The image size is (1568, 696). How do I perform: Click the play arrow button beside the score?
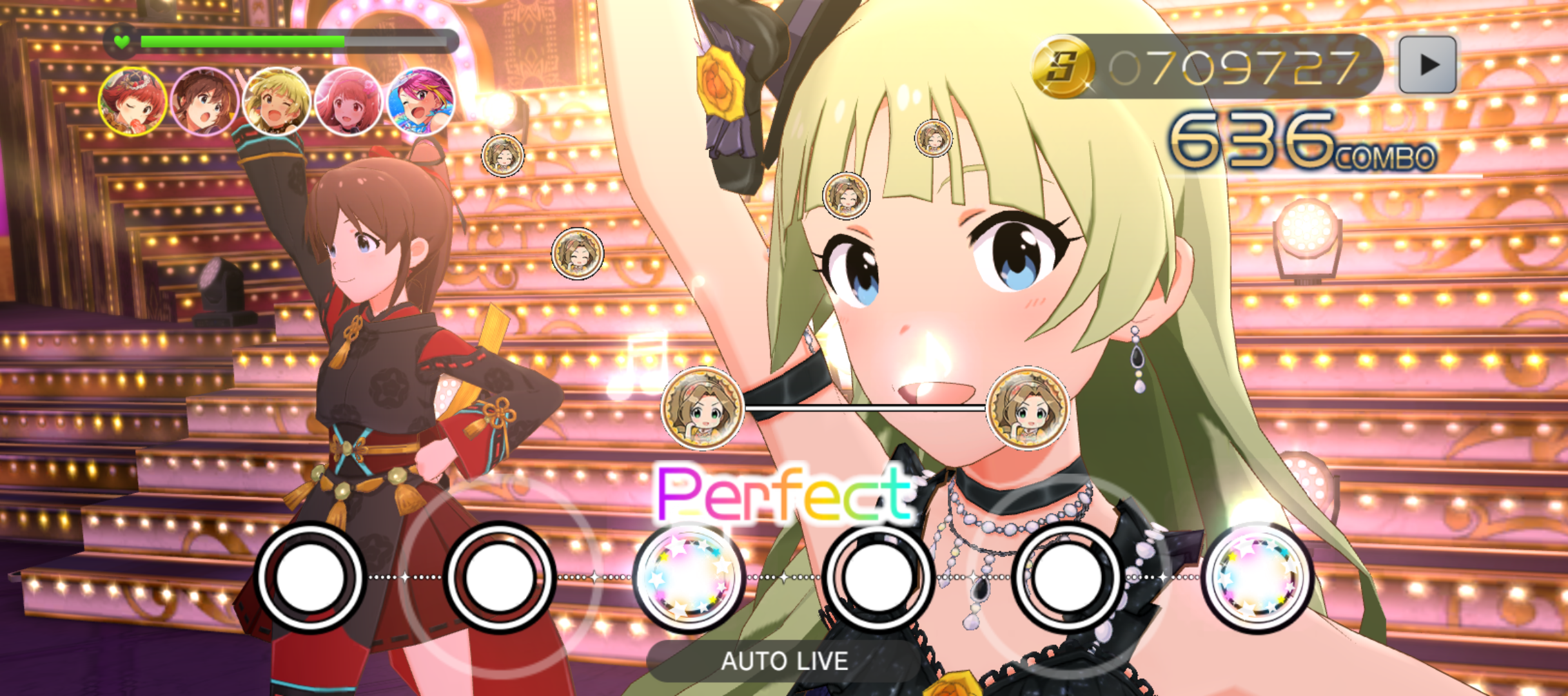point(1427,64)
